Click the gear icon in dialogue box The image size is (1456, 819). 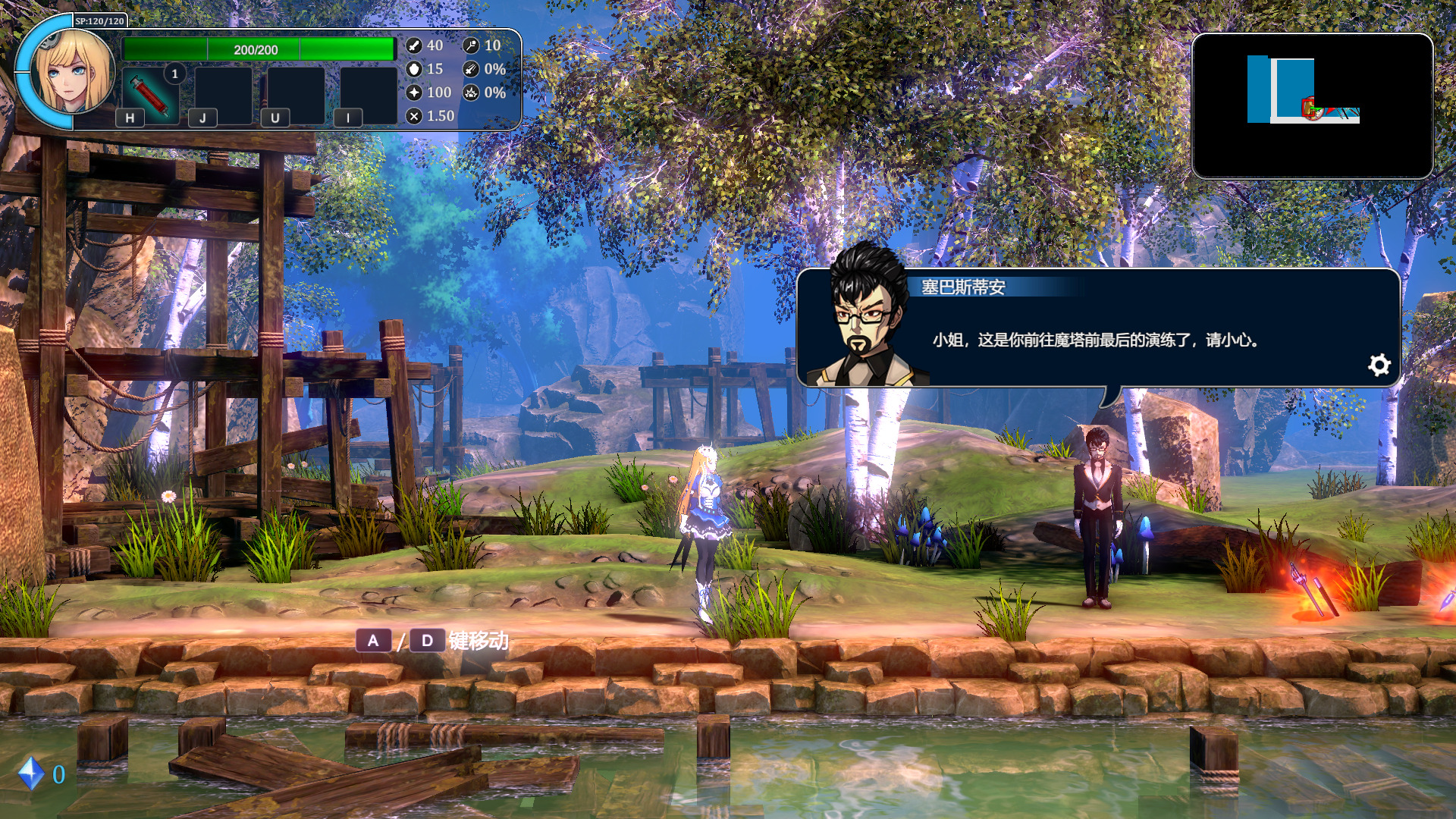1379,366
